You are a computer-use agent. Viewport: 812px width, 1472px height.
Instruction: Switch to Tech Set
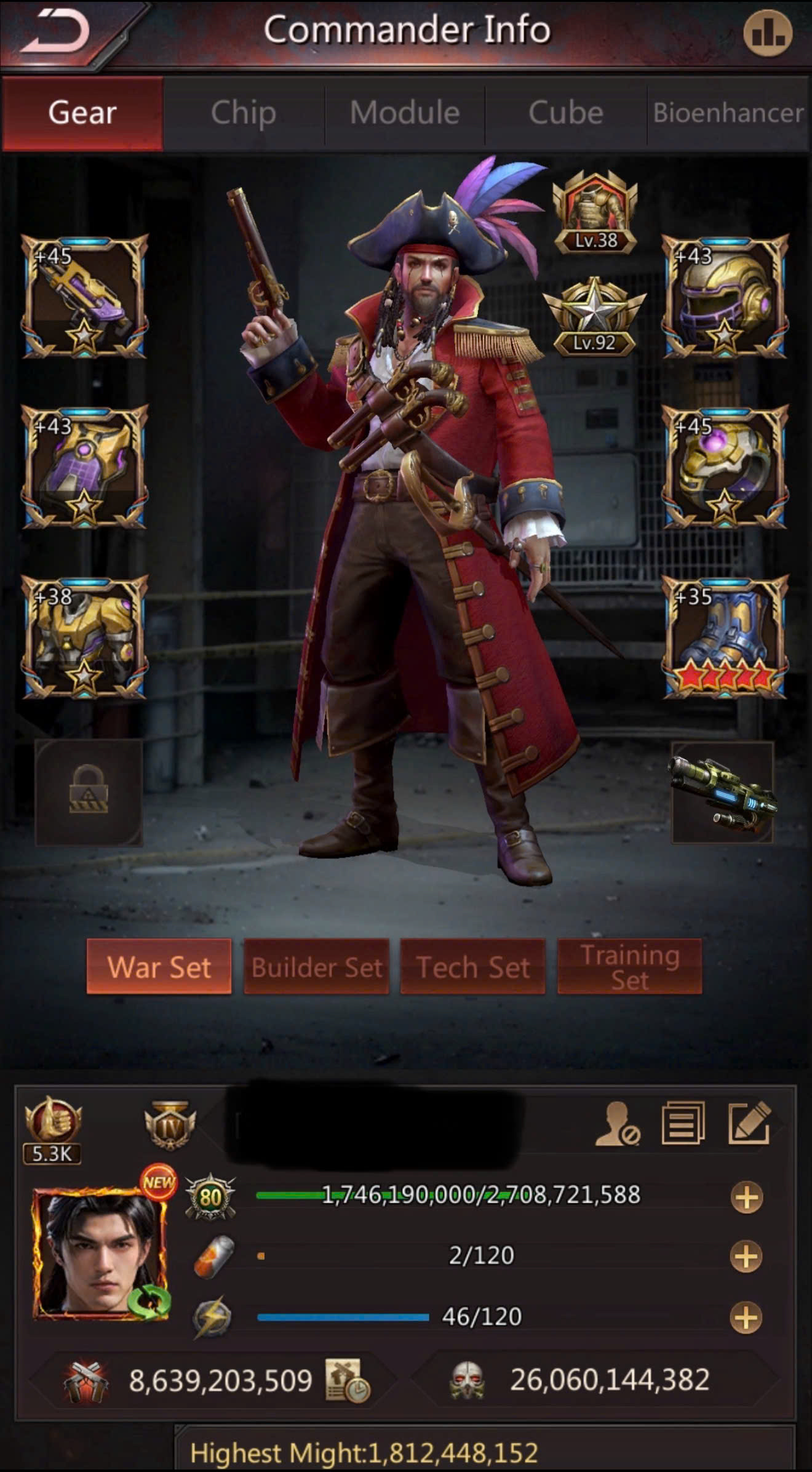click(x=472, y=967)
